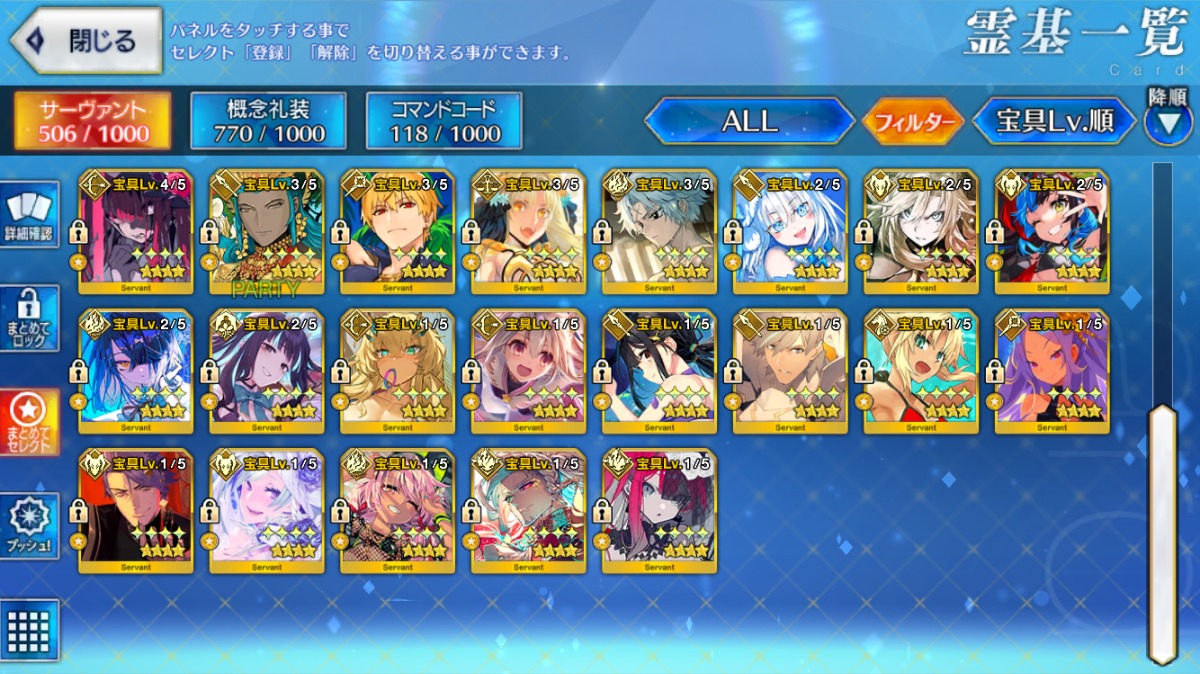Select the ALL class filter

(750, 121)
